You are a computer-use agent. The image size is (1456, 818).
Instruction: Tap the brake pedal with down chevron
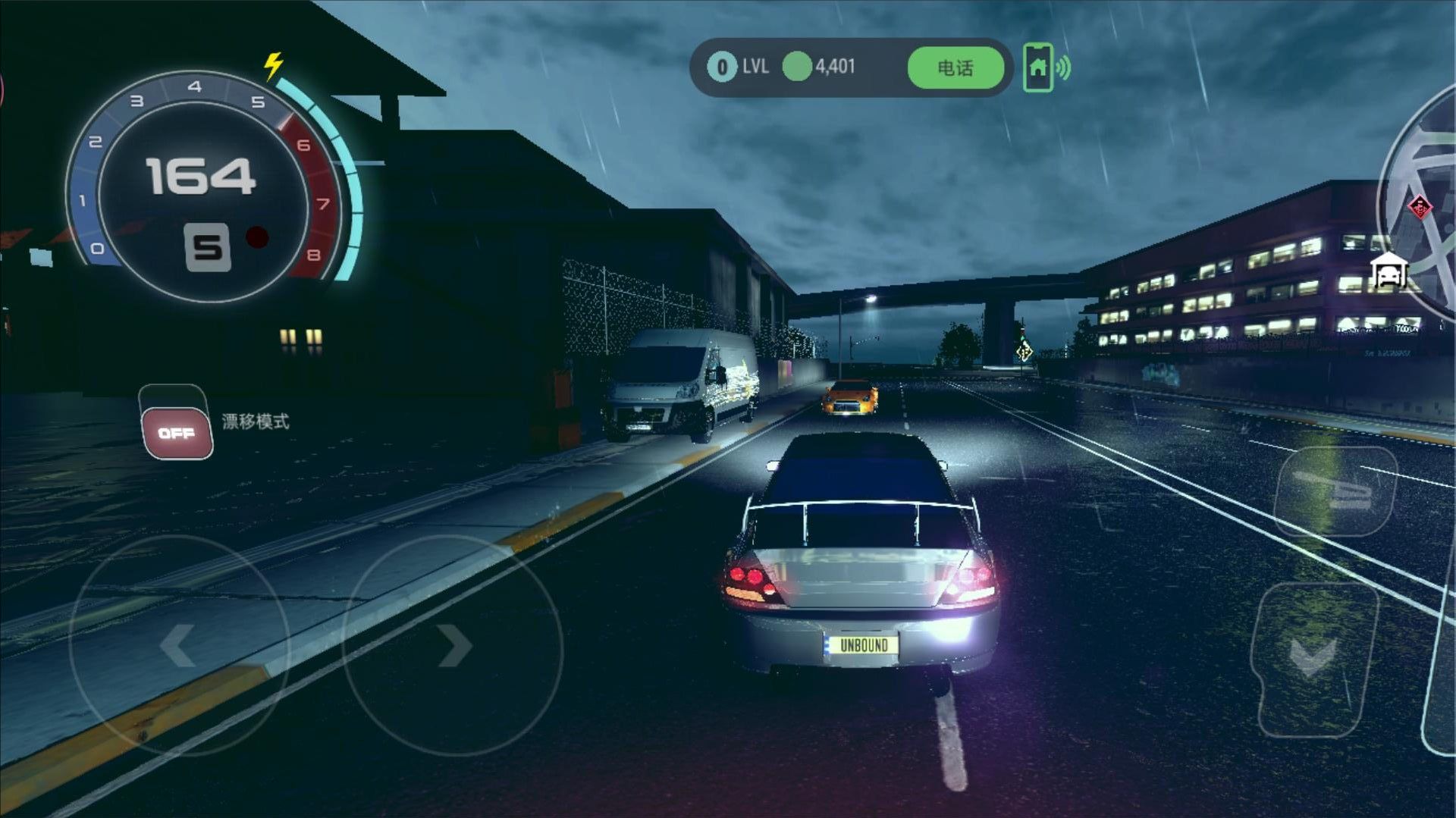[x=1314, y=657]
